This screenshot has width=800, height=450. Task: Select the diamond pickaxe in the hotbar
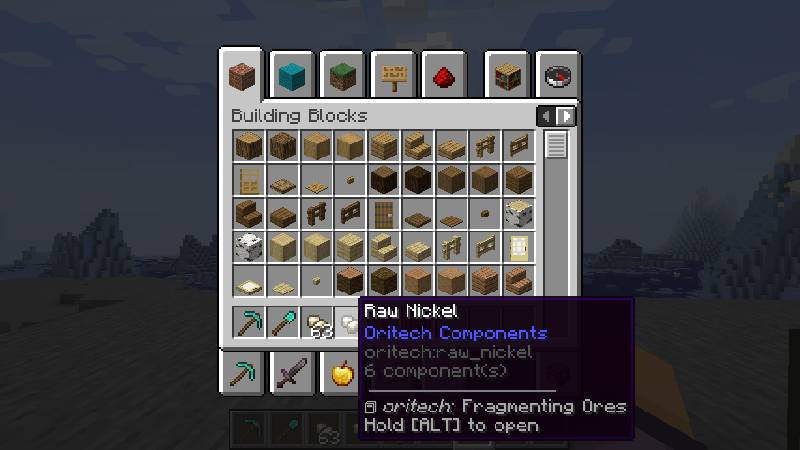tap(248, 322)
